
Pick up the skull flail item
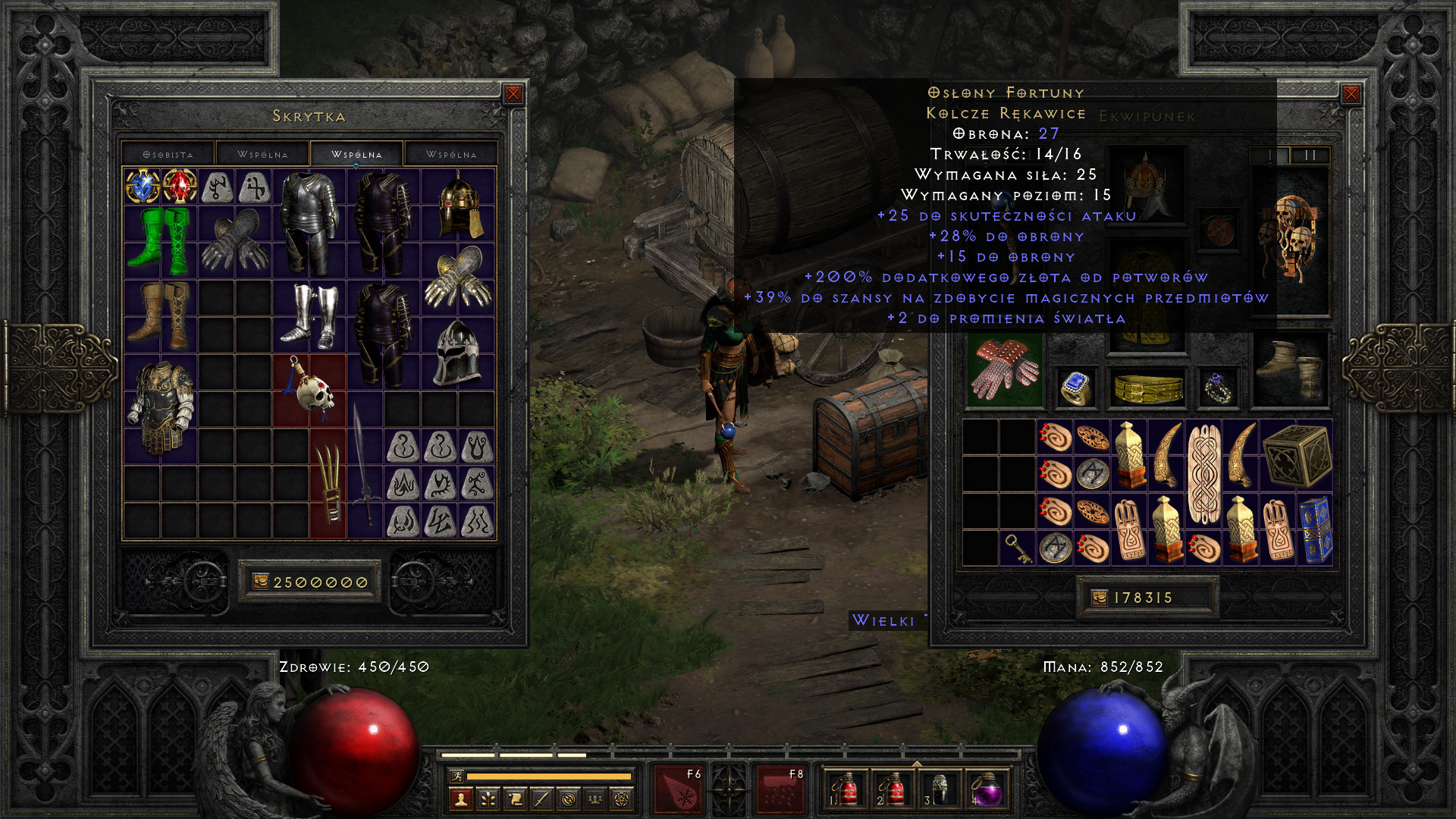pyautogui.click(x=310, y=388)
